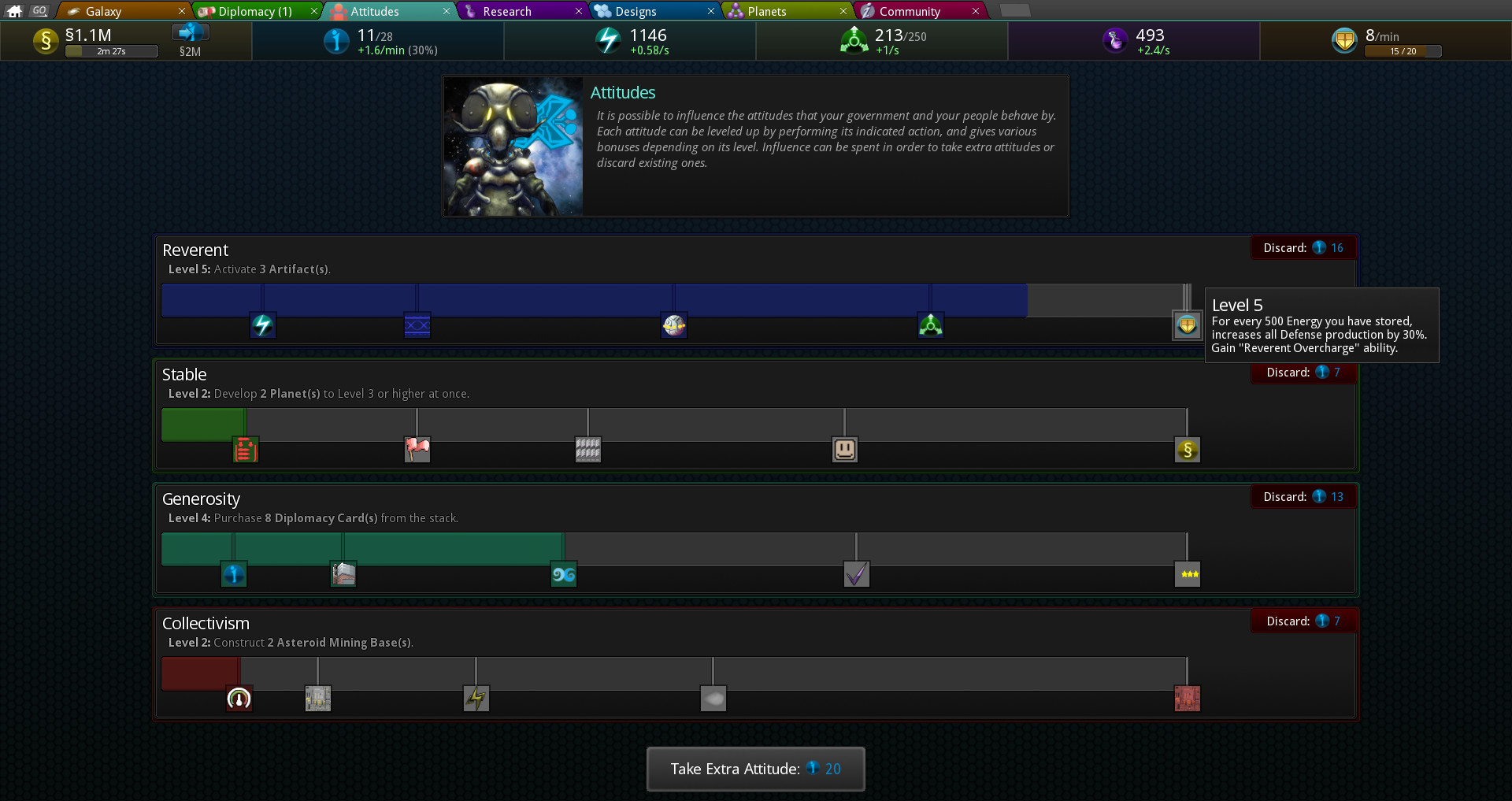Viewport: 1512px width, 801px height.
Task: Click the smiley face milestone on Stable track
Action: pyautogui.click(x=844, y=449)
